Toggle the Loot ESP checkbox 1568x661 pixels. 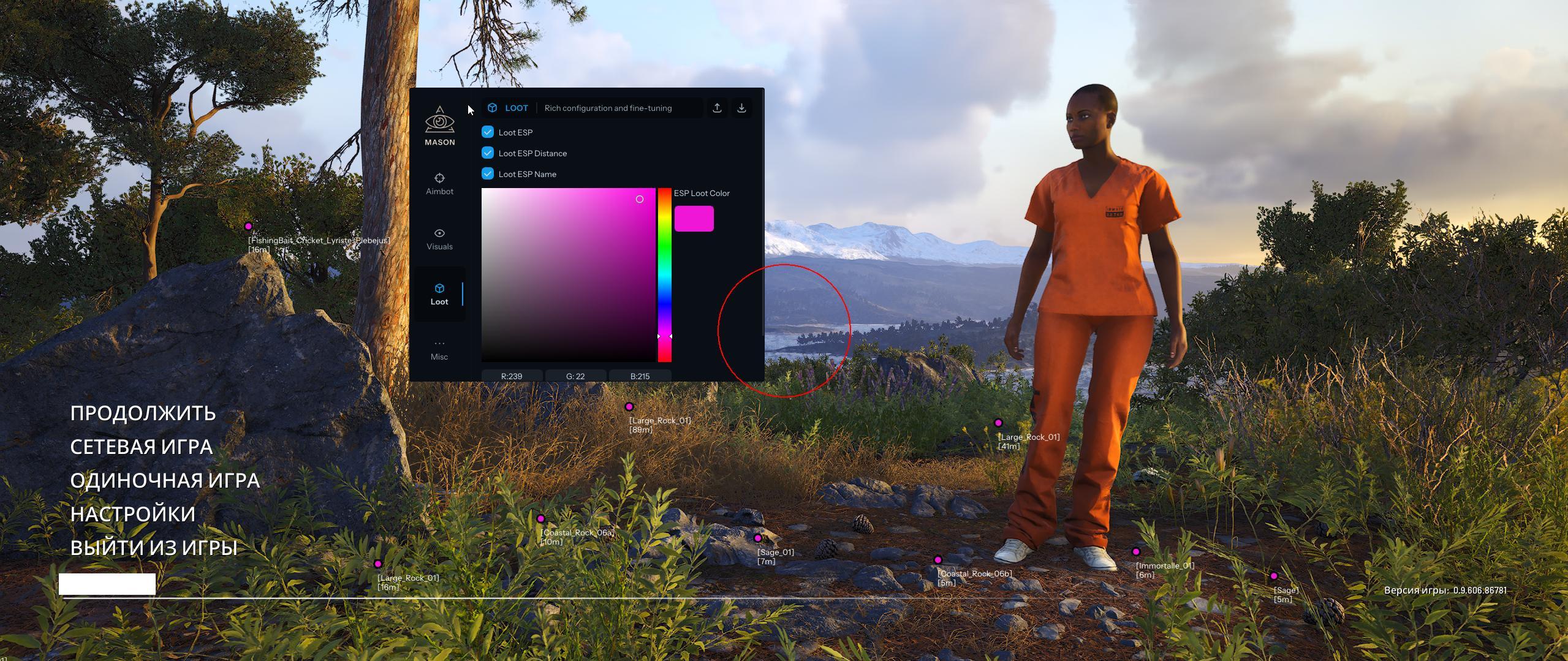(488, 132)
